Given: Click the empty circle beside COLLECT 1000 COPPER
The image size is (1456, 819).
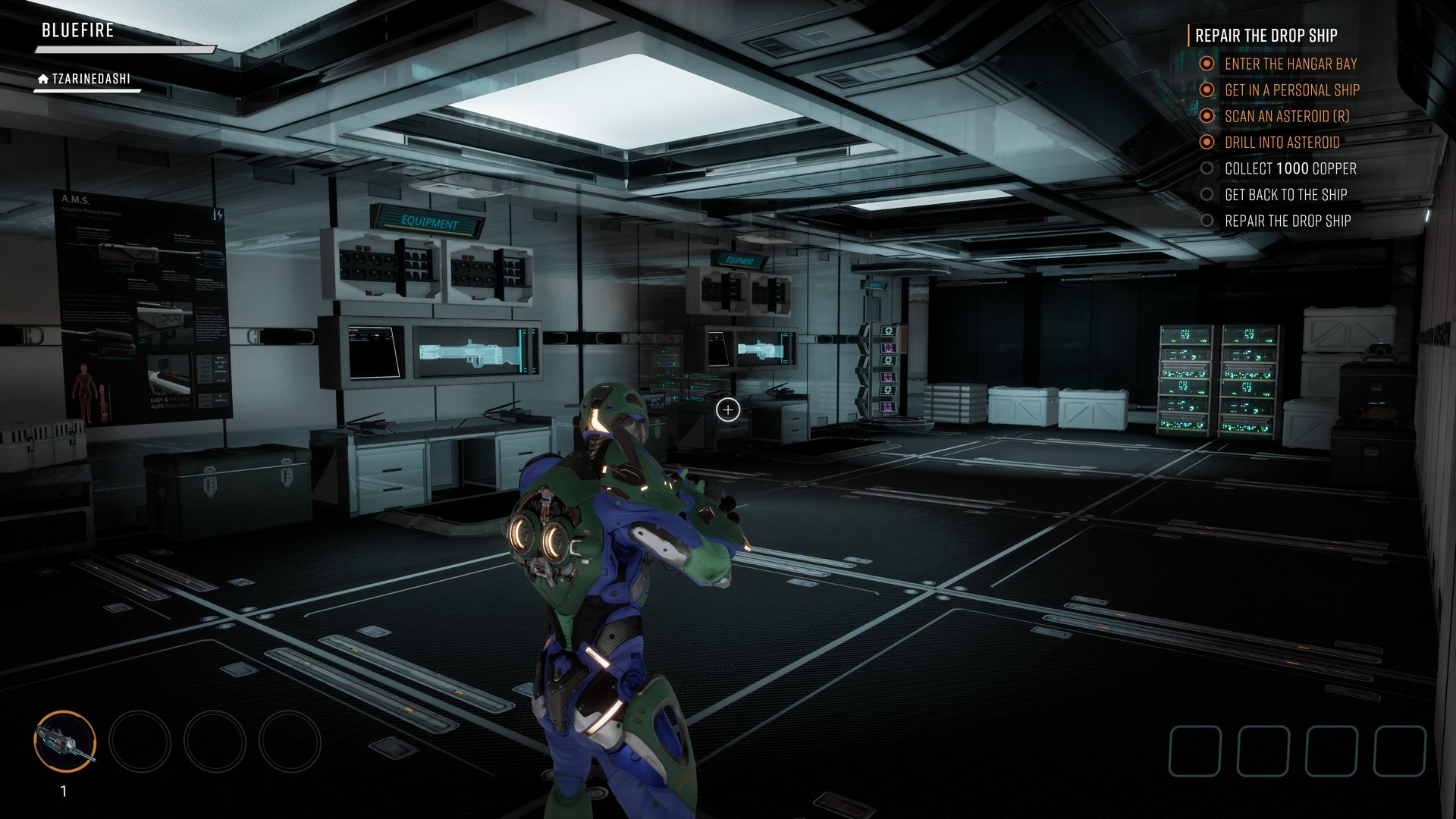Looking at the screenshot, I should tap(1207, 168).
